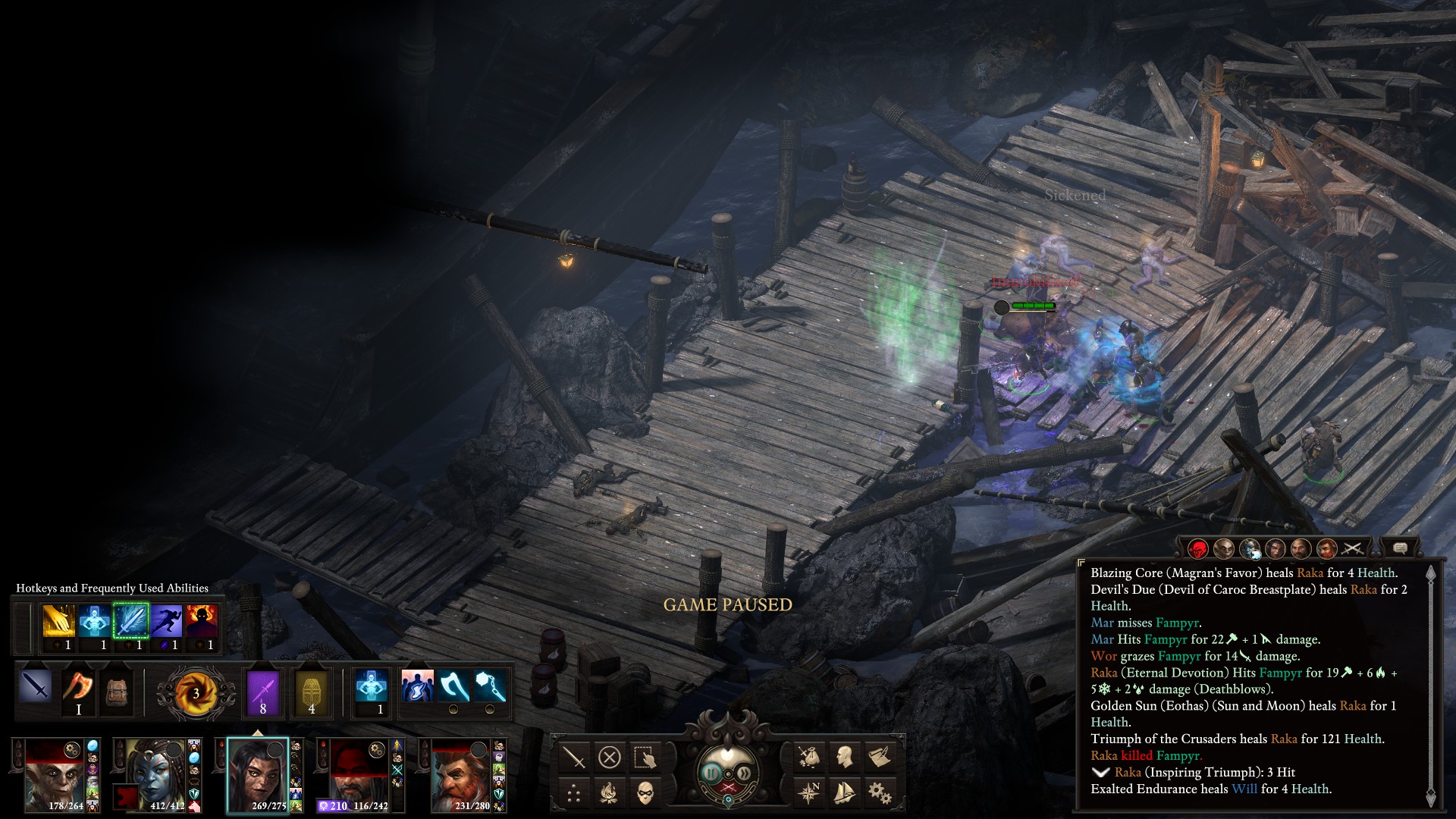Switch combat log to dialogue tab
The width and height of the screenshot is (1456, 819).
pos(1400,548)
